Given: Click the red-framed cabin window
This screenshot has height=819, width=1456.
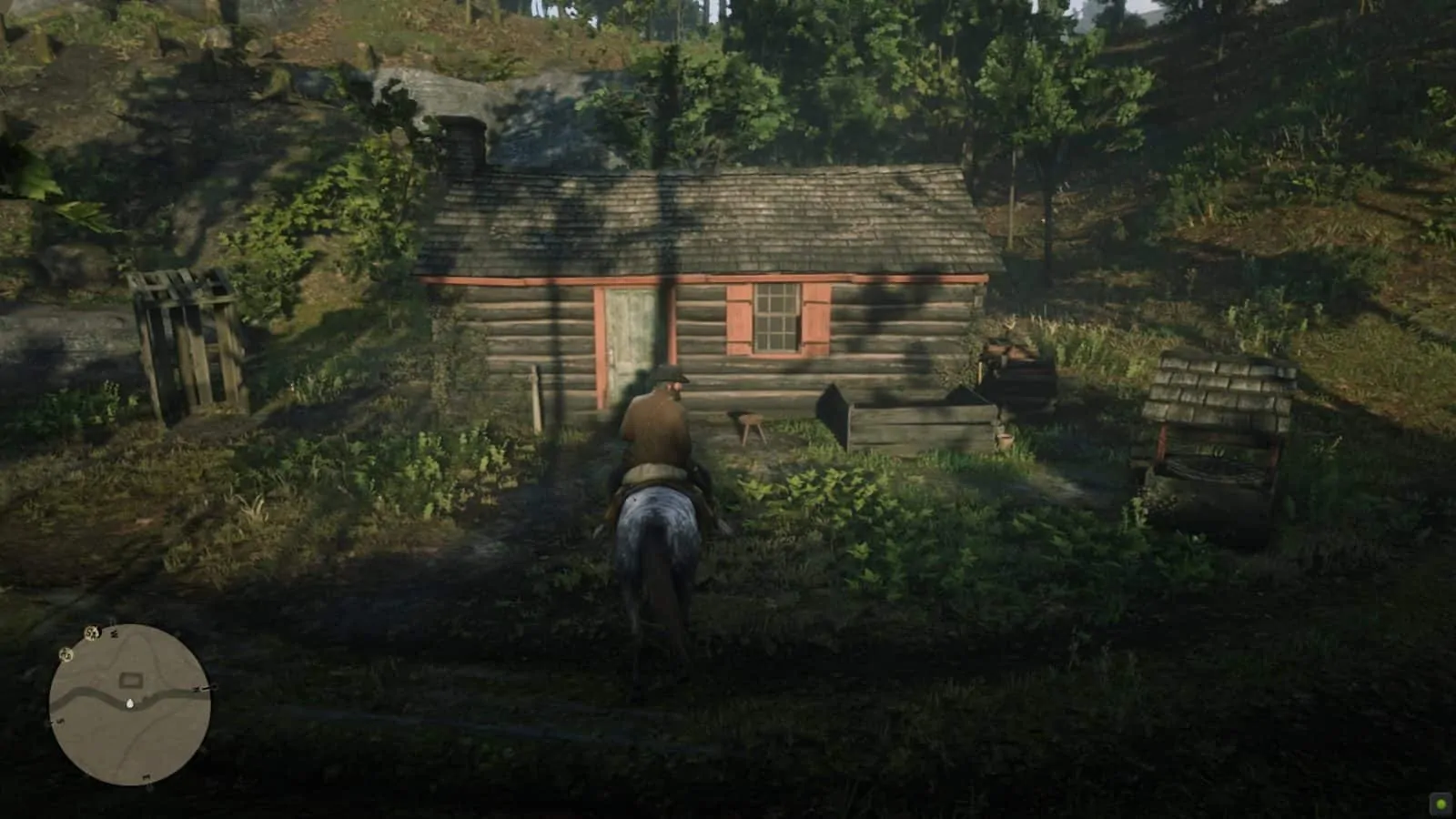Looking at the screenshot, I should 774,318.
